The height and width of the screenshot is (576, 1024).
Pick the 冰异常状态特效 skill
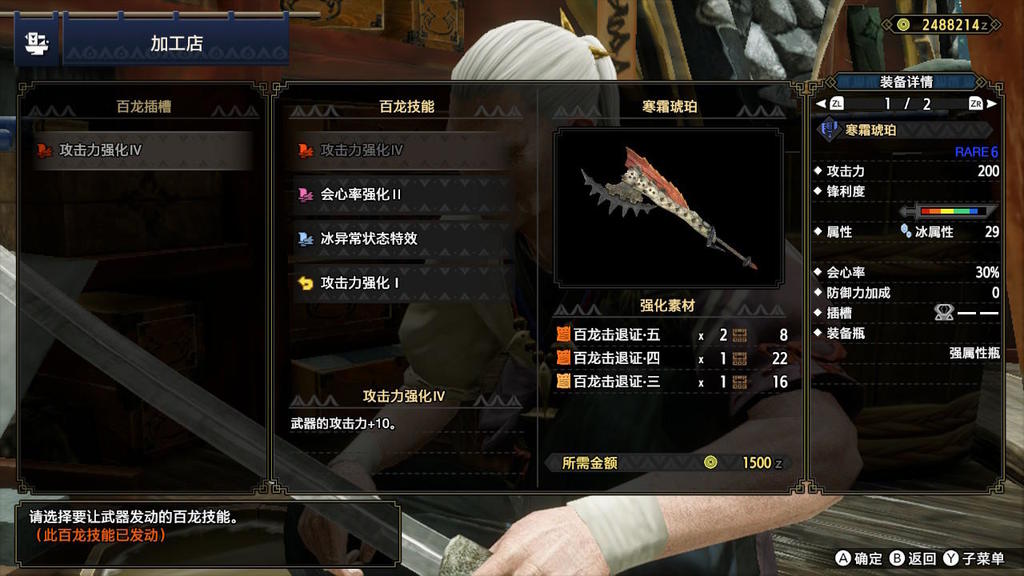(405, 239)
